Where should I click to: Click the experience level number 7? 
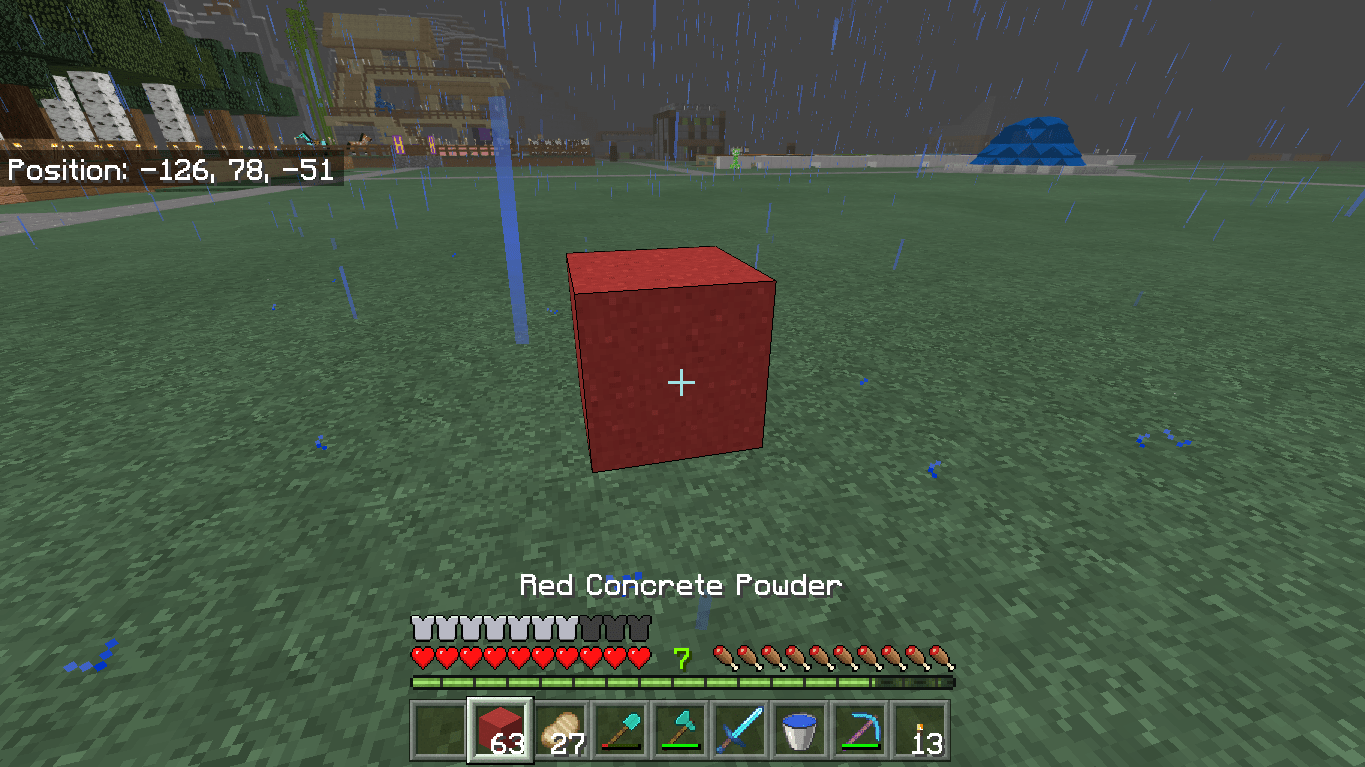coord(683,657)
